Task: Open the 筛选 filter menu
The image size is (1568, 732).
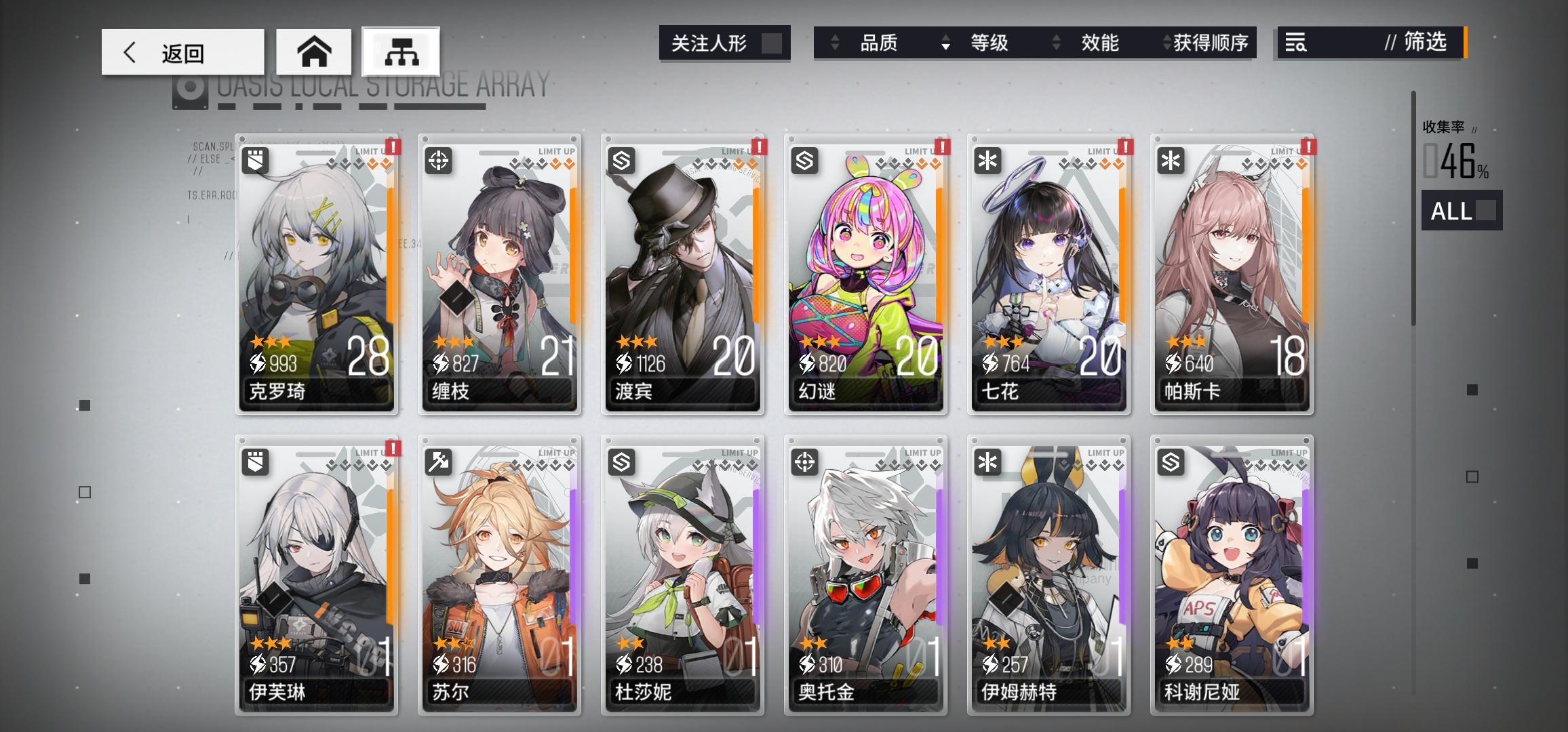Action: click(x=1424, y=43)
